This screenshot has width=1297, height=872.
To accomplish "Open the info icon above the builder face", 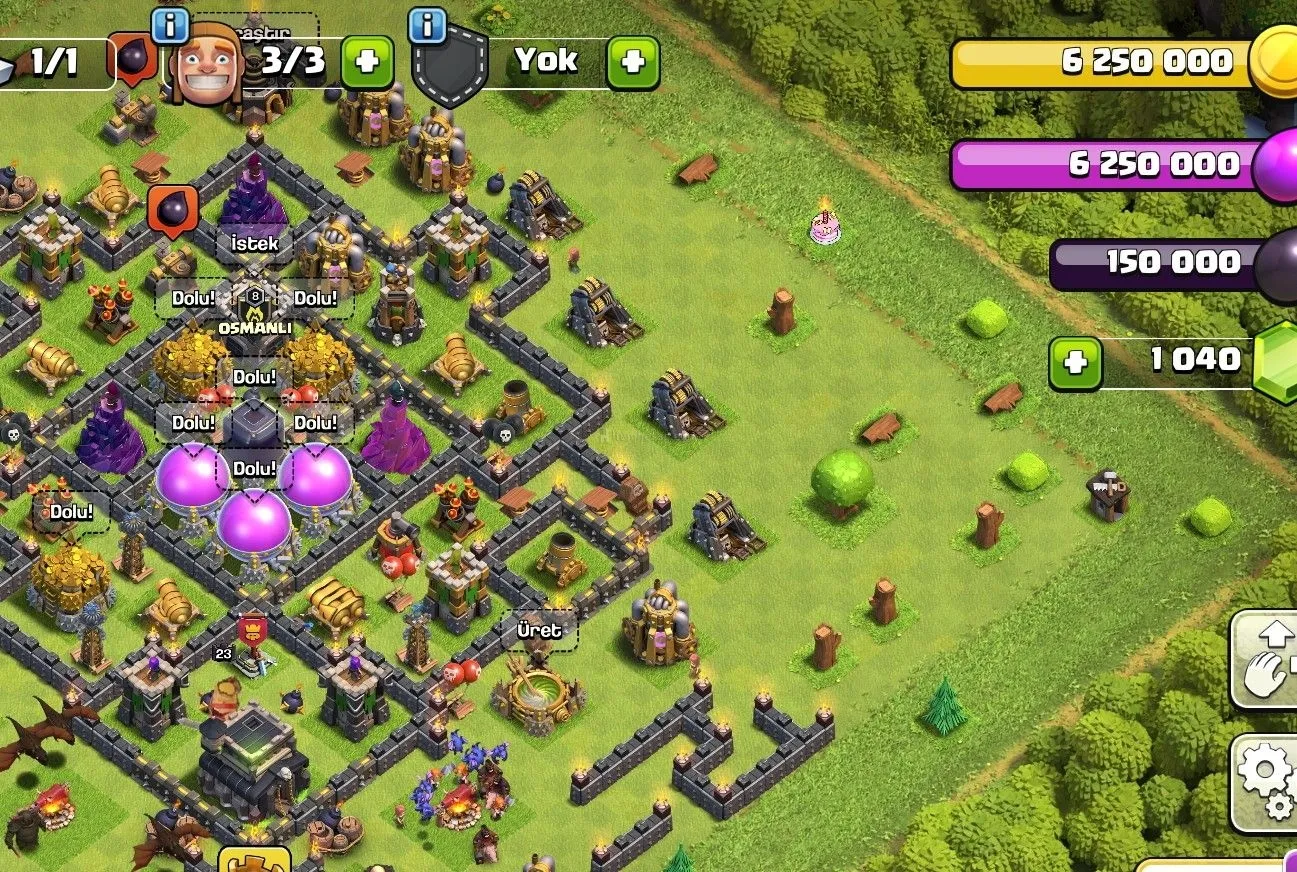I will (x=170, y=24).
